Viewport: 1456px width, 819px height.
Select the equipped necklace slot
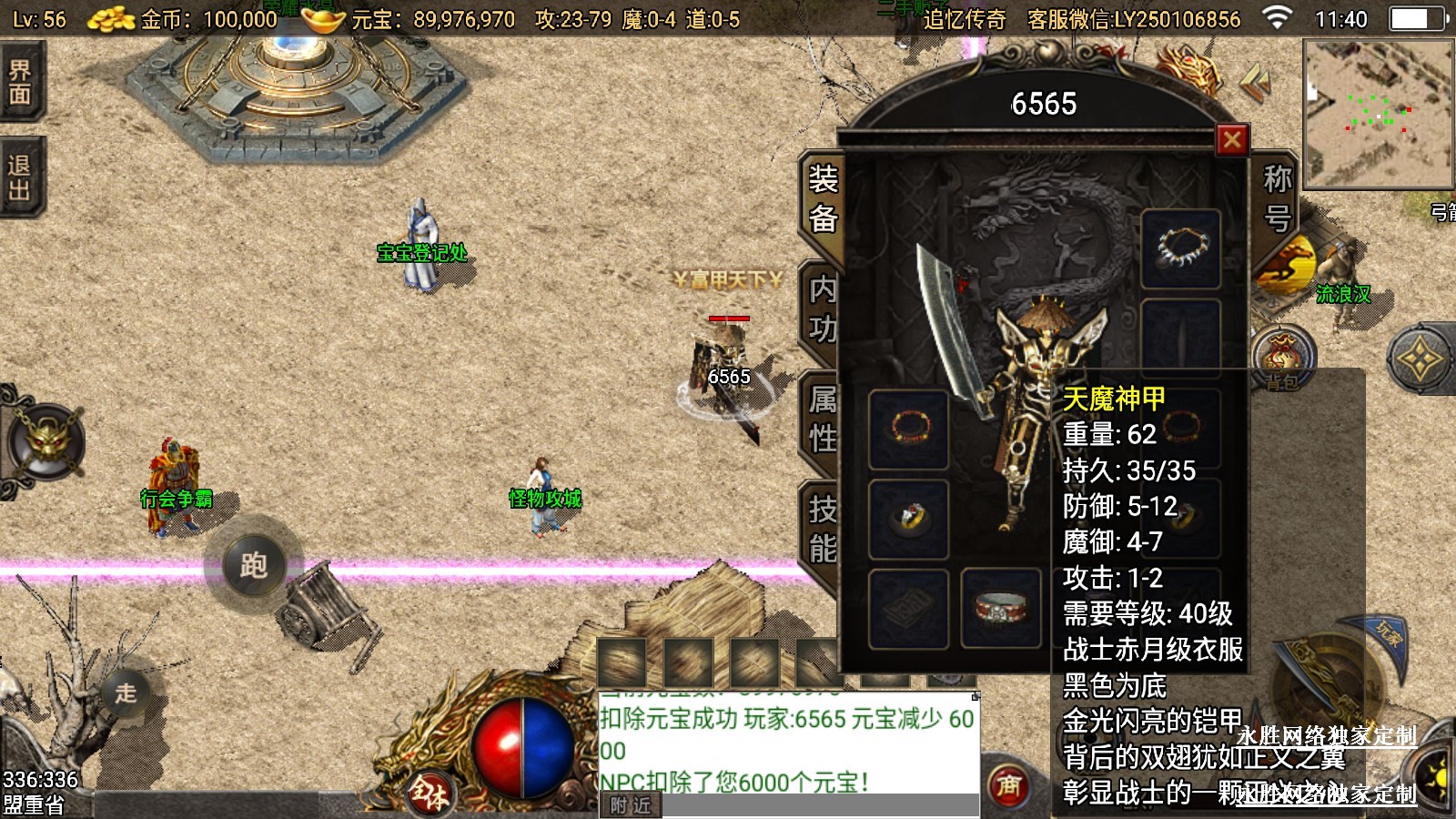[x=1181, y=248]
